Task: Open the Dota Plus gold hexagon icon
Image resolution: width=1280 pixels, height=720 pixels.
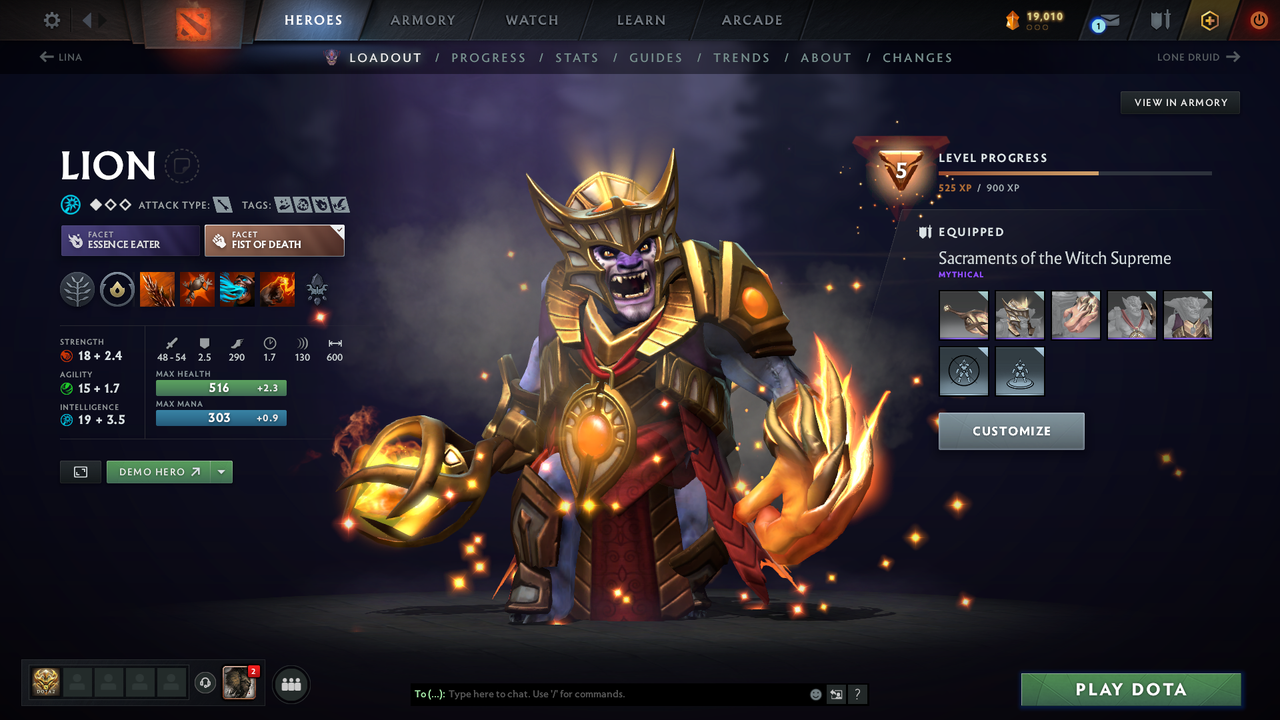Action: coord(1209,20)
